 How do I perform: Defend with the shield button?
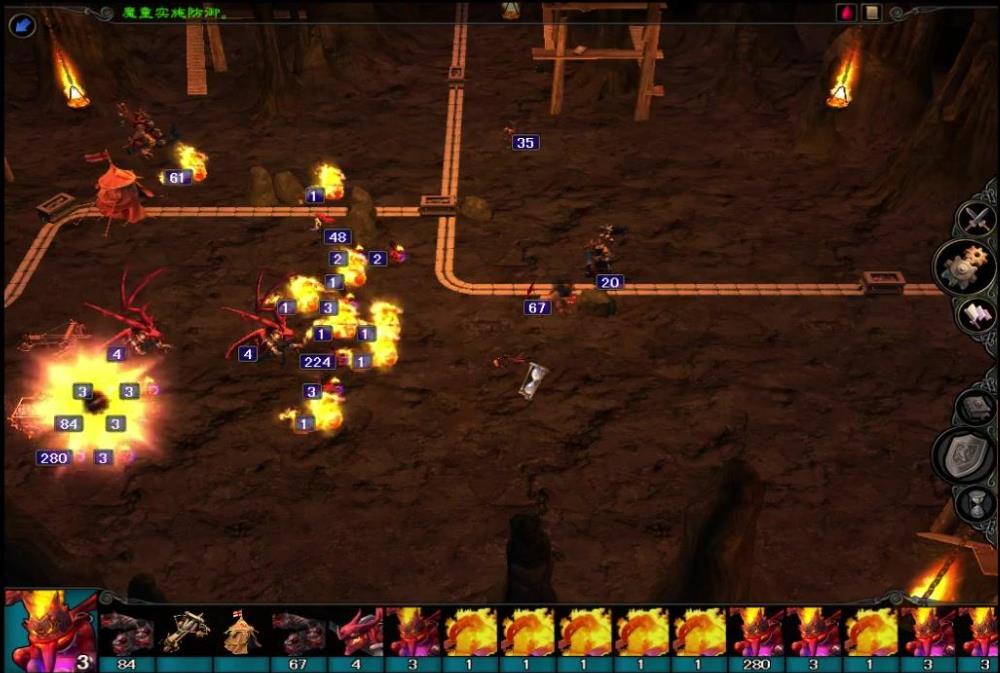(x=962, y=455)
